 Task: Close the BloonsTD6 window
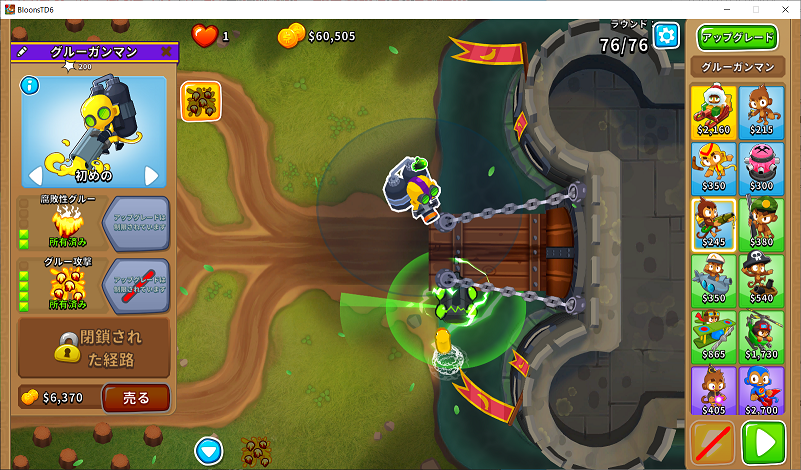pos(783,8)
